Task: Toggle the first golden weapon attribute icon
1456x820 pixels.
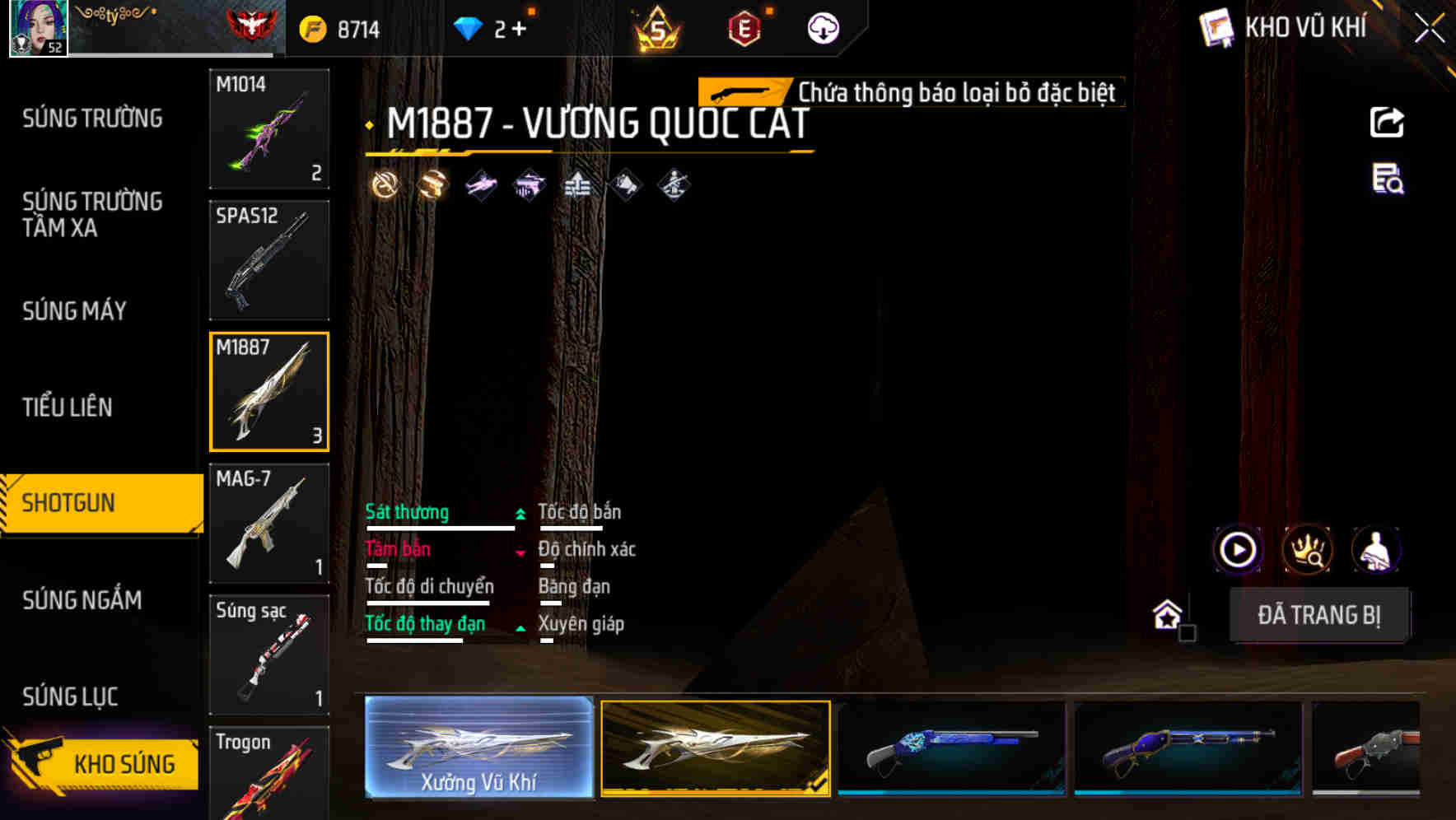Action: [x=385, y=184]
